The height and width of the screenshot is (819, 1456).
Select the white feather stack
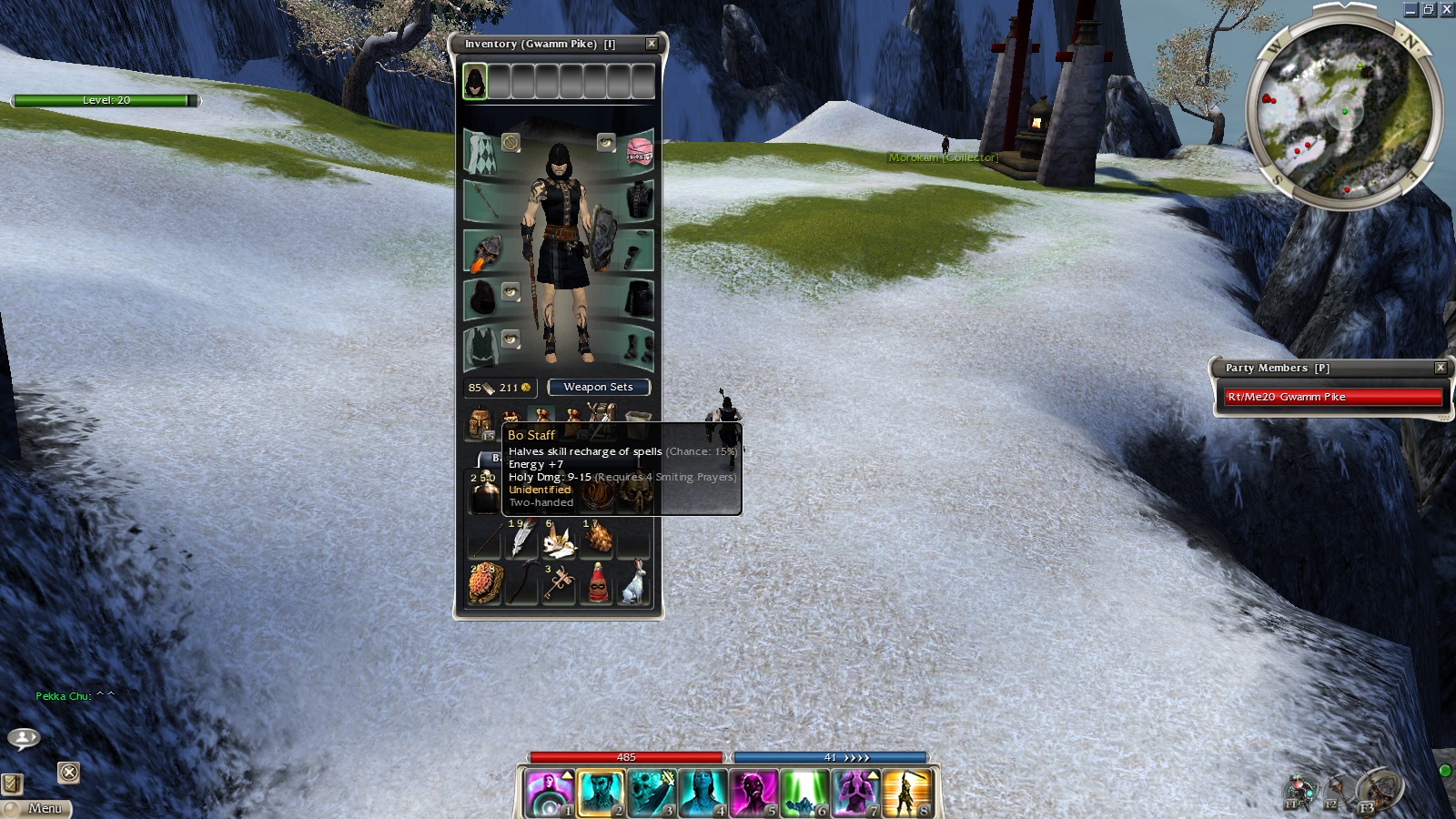pyautogui.click(x=521, y=539)
